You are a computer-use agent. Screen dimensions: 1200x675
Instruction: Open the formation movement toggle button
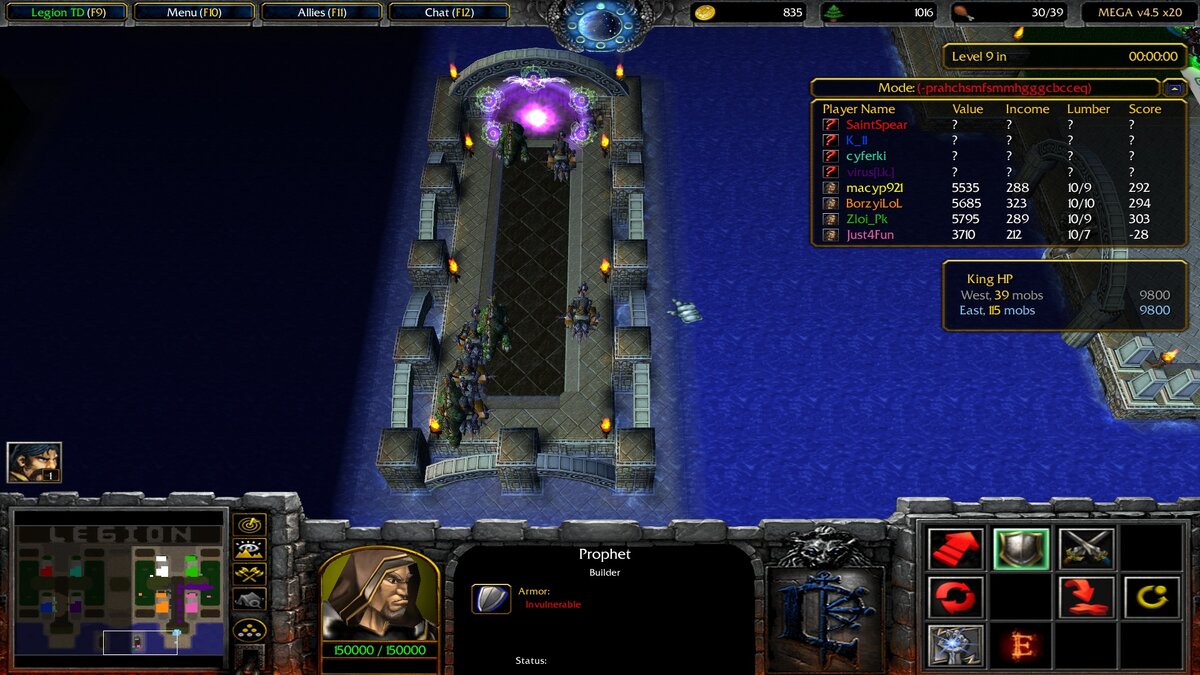pyautogui.click(x=249, y=630)
